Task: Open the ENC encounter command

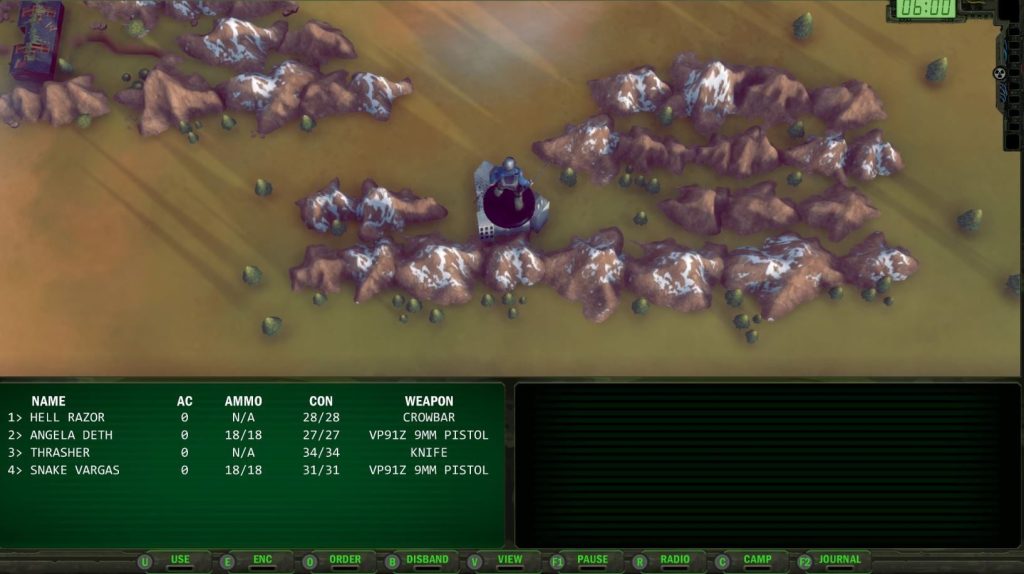Action: pyautogui.click(x=262, y=560)
